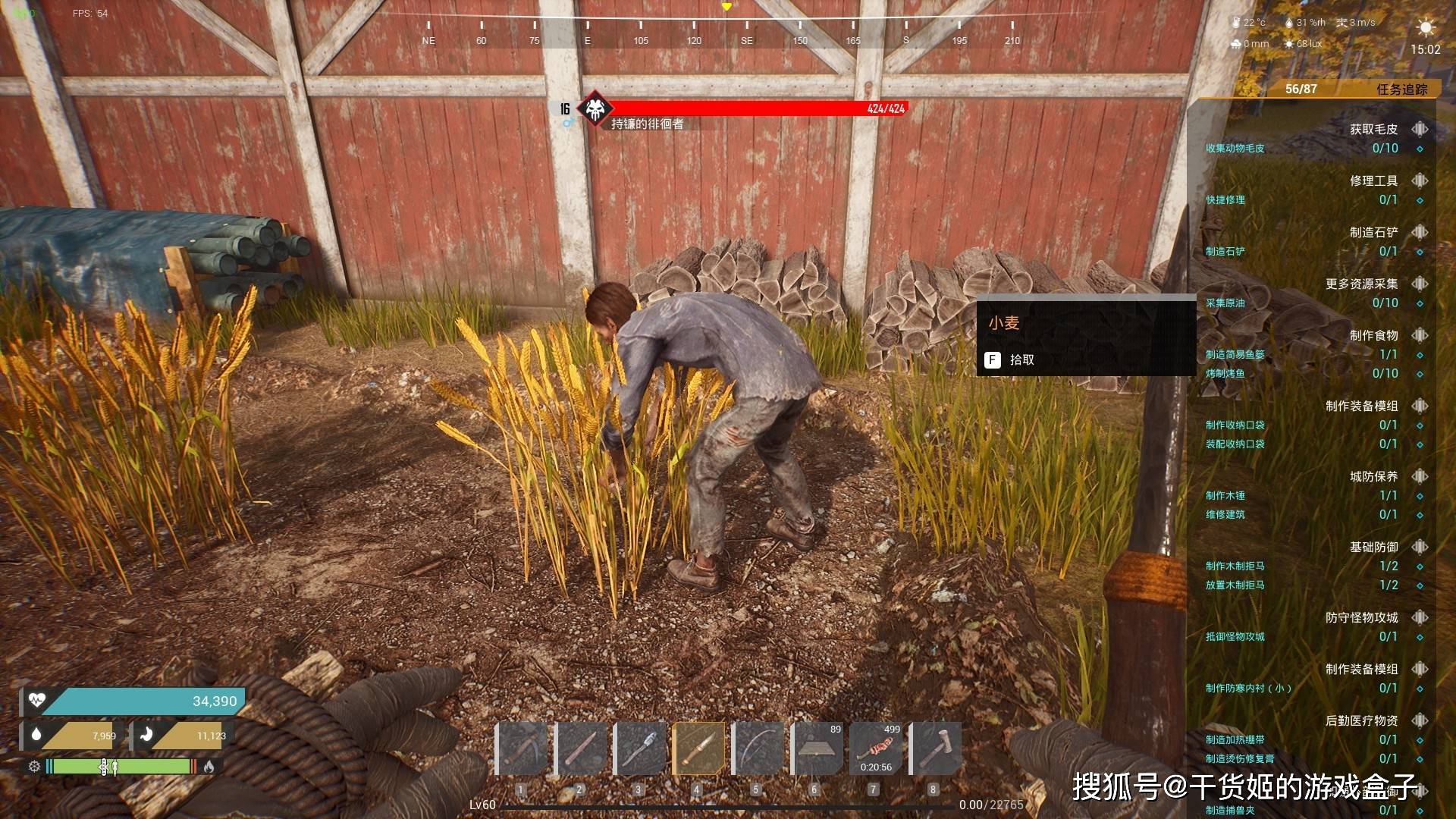1456x819 pixels.
Task: Select the highlighted knife hotbar slot
Action: (x=698, y=748)
